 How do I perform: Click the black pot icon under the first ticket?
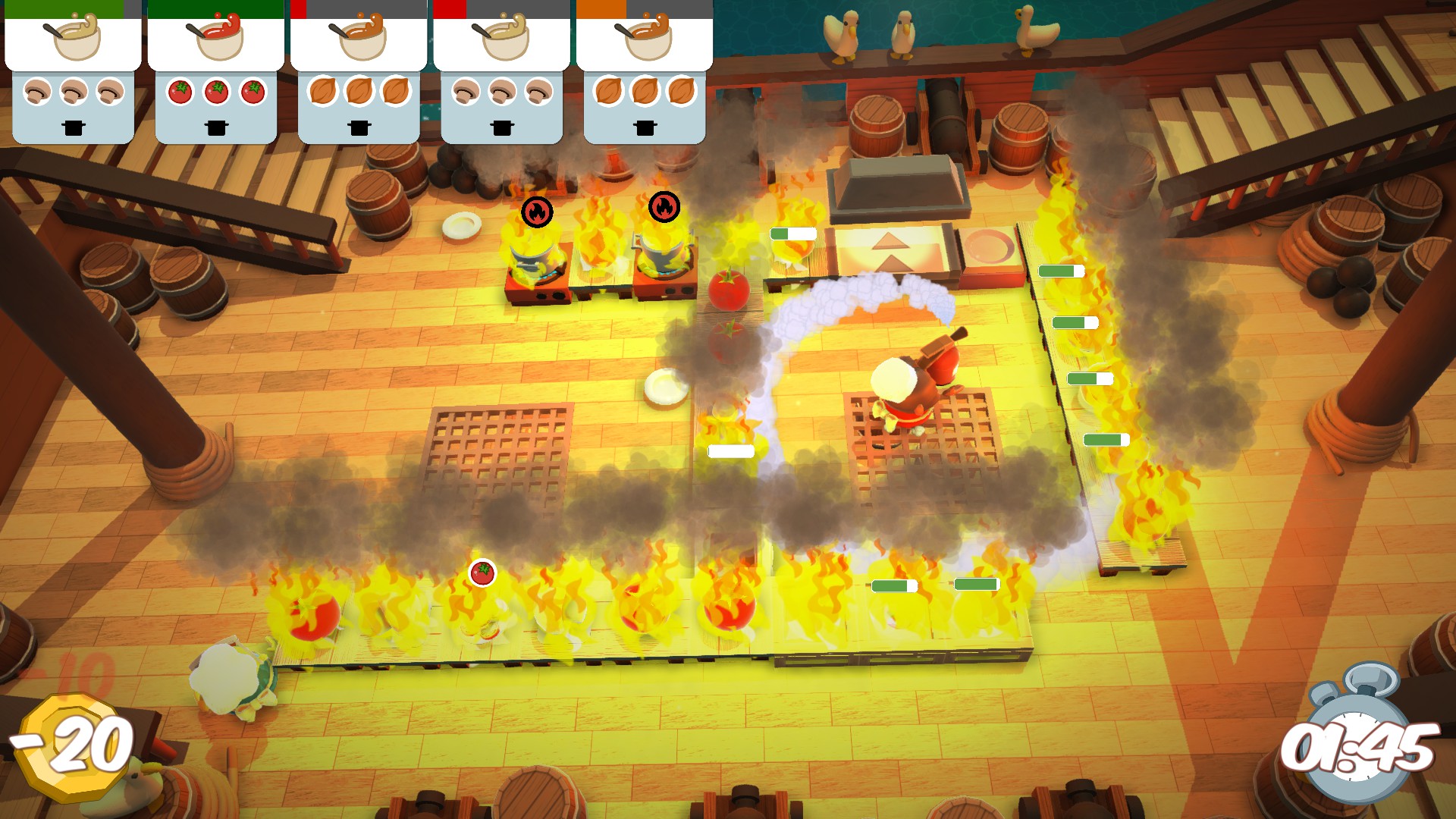[x=72, y=129]
